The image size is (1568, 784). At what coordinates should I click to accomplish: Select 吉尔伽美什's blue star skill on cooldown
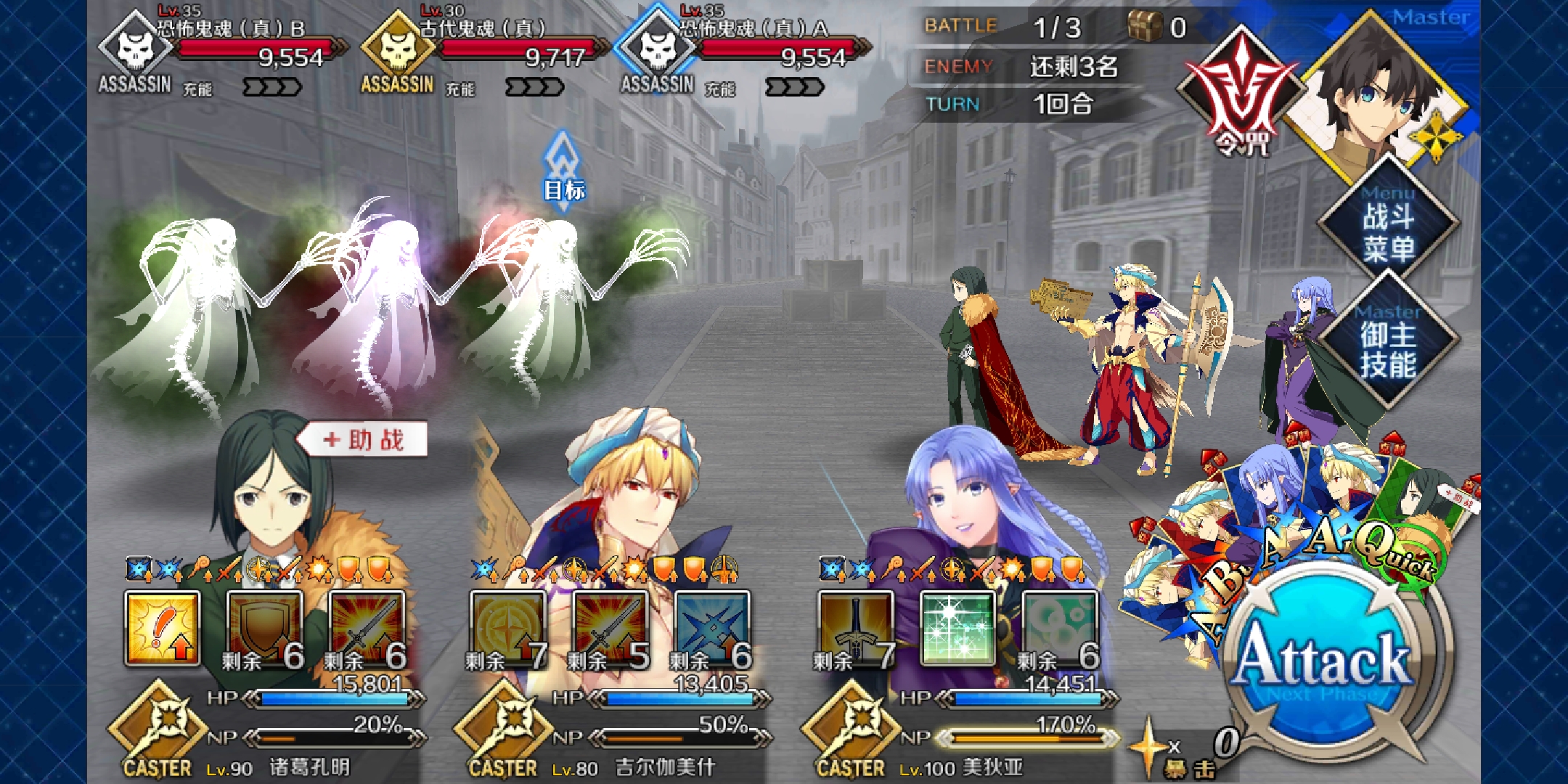pyautogui.click(x=711, y=629)
